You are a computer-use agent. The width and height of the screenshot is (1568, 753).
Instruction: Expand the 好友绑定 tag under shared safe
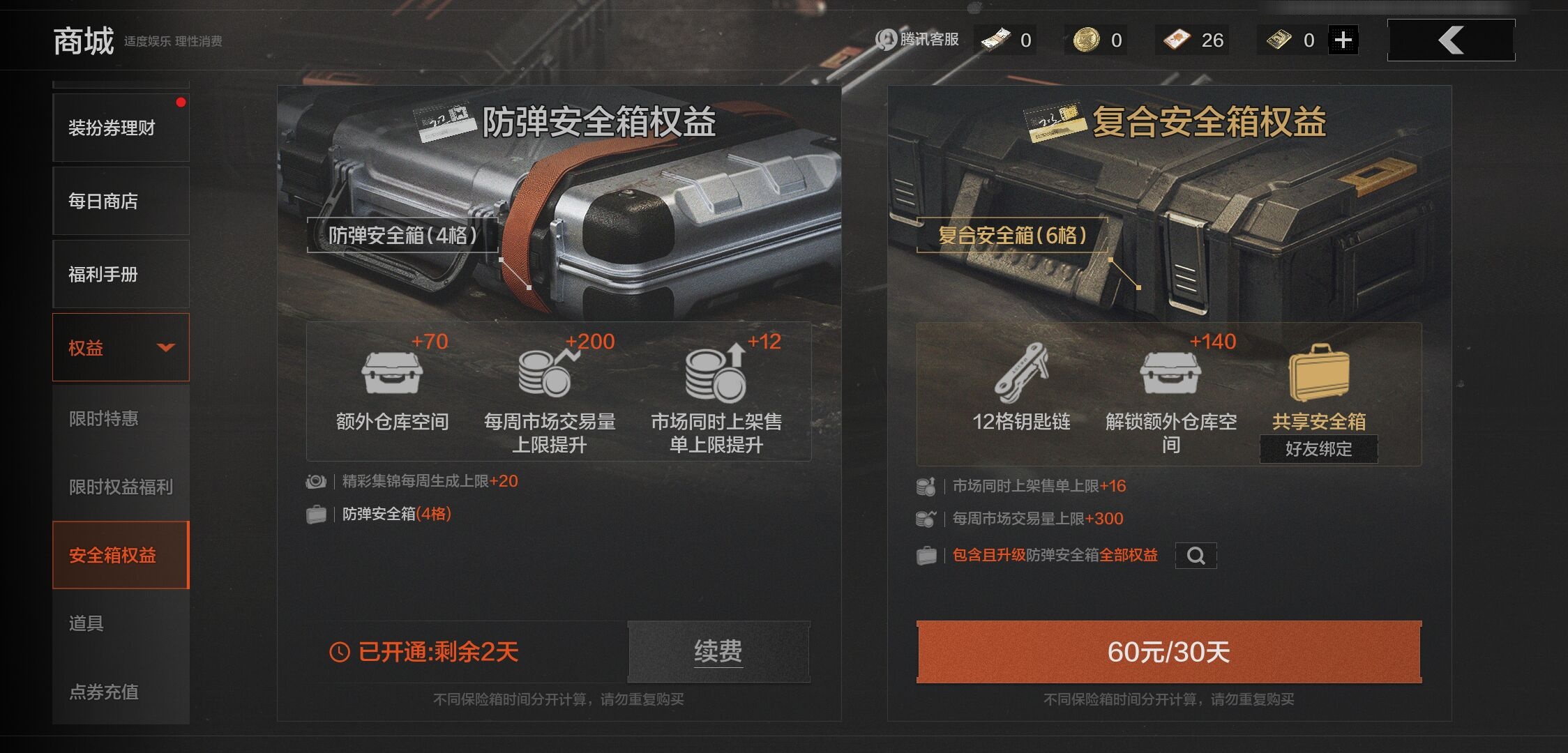tap(1318, 450)
